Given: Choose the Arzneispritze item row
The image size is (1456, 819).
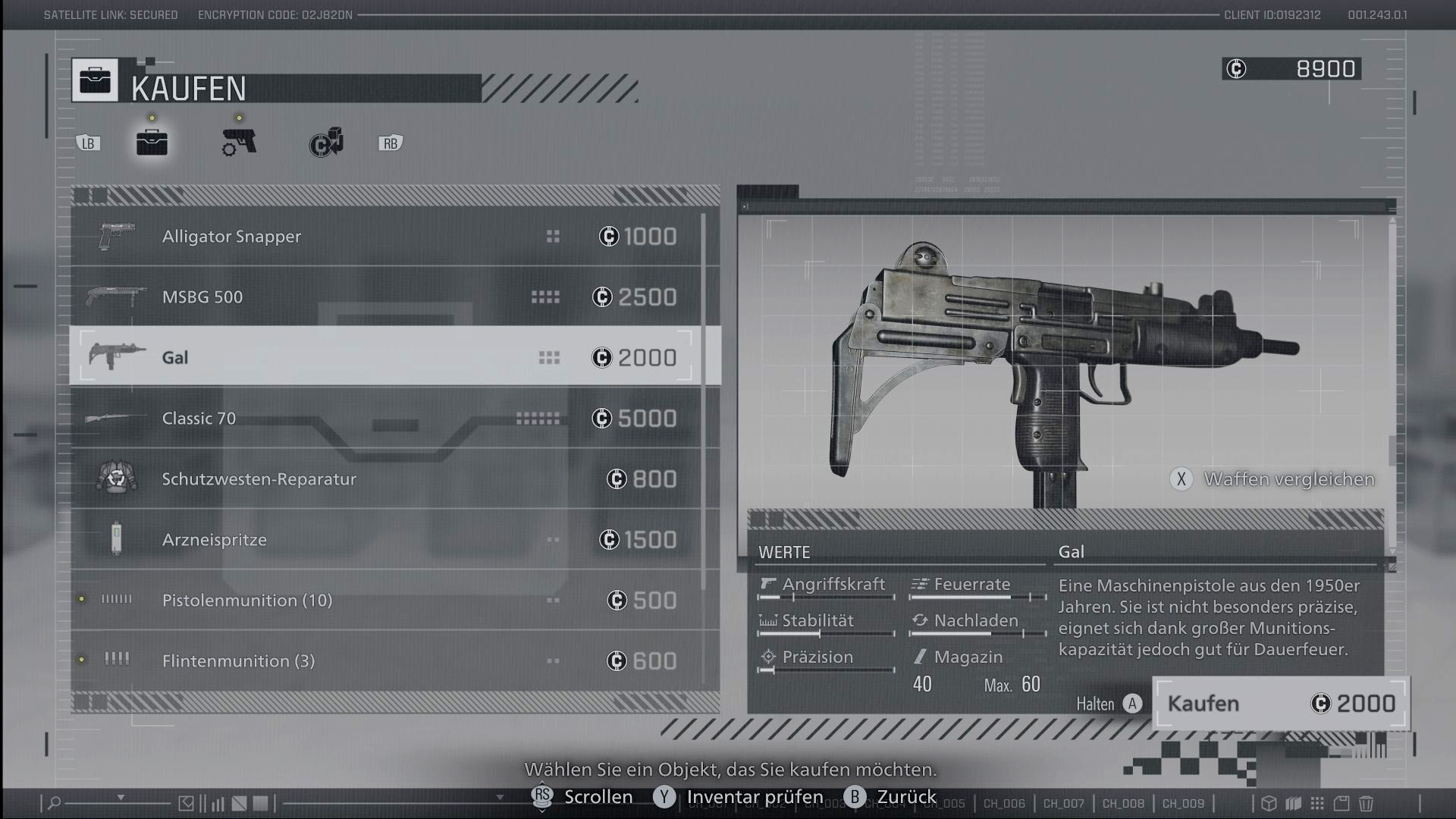Looking at the screenshot, I should (x=387, y=540).
